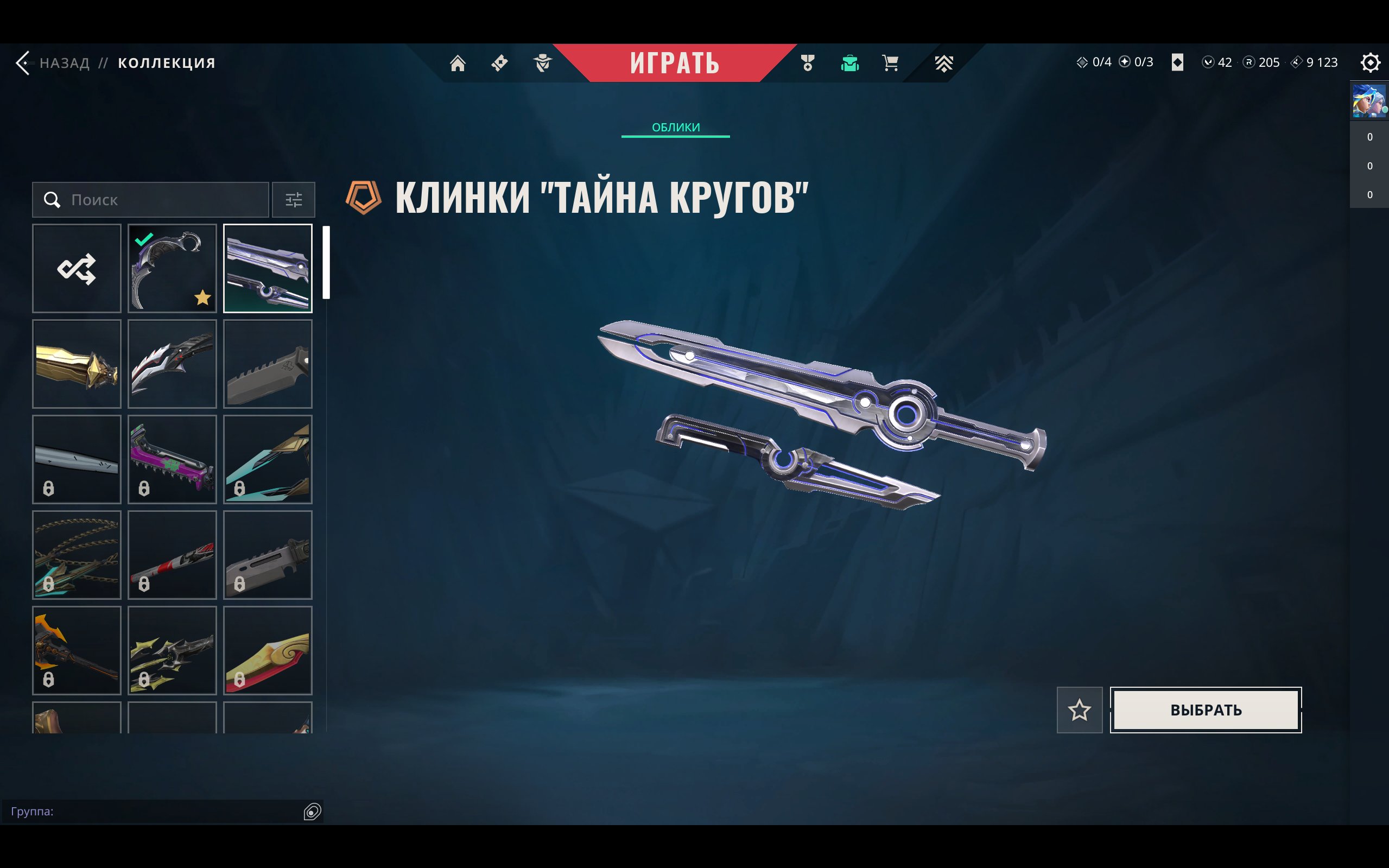Click the Поиск search field
This screenshot has height=868, width=1389.
pos(150,200)
